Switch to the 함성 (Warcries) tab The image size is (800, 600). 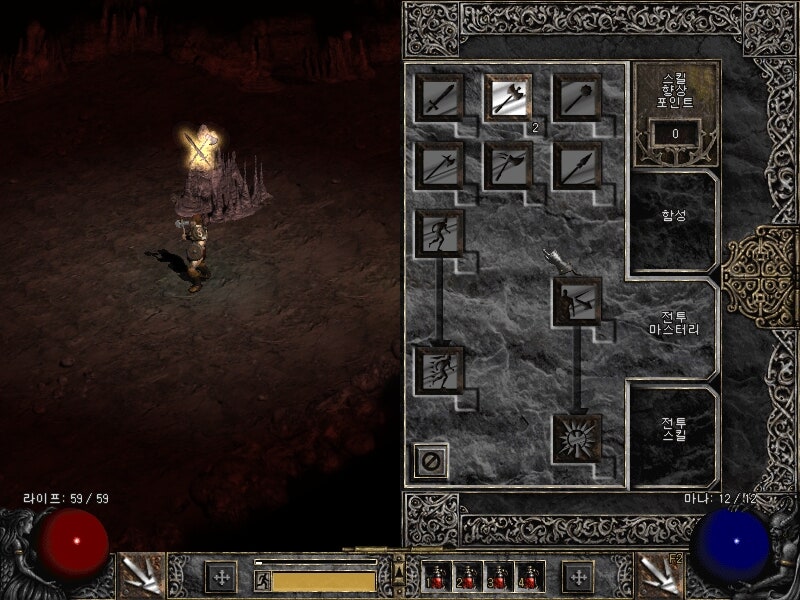[x=672, y=213]
